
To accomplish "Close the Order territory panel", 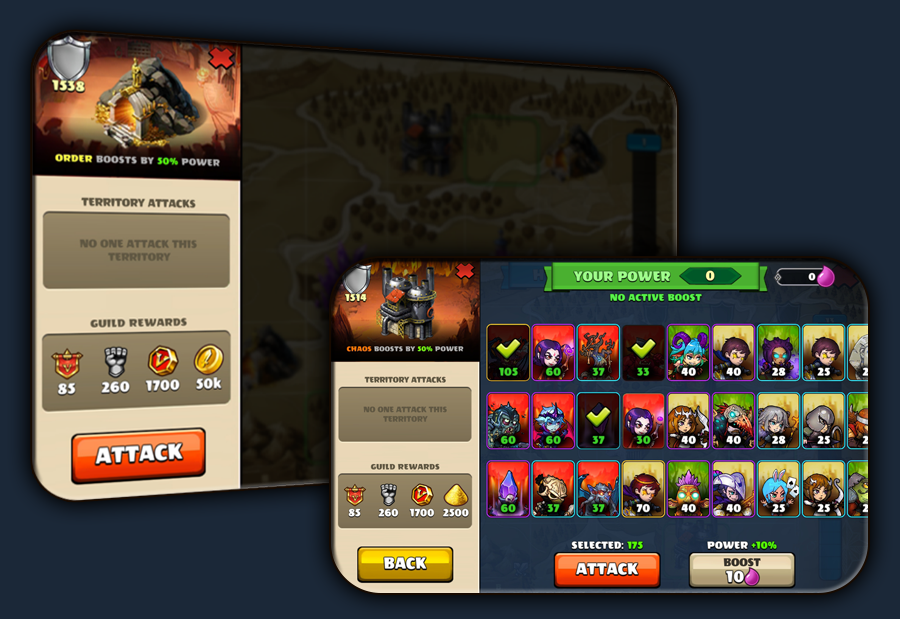I will (x=221, y=58).
